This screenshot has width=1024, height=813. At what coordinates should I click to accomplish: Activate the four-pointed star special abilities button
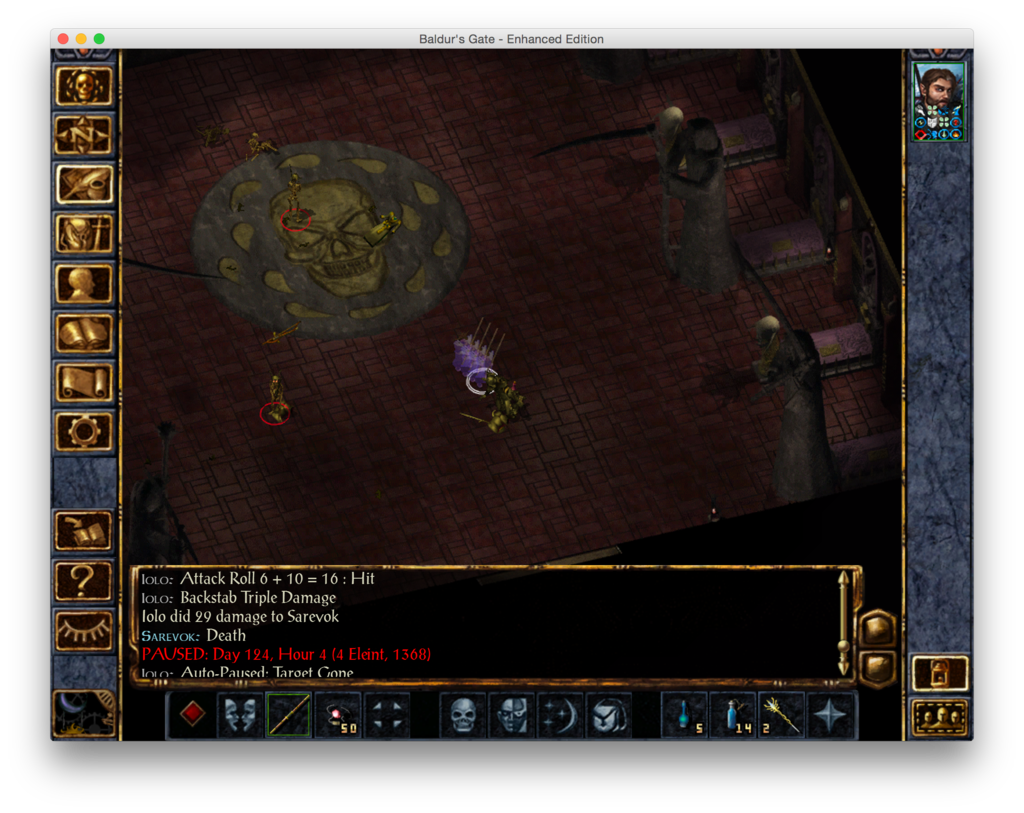click(x=831, y=715)
